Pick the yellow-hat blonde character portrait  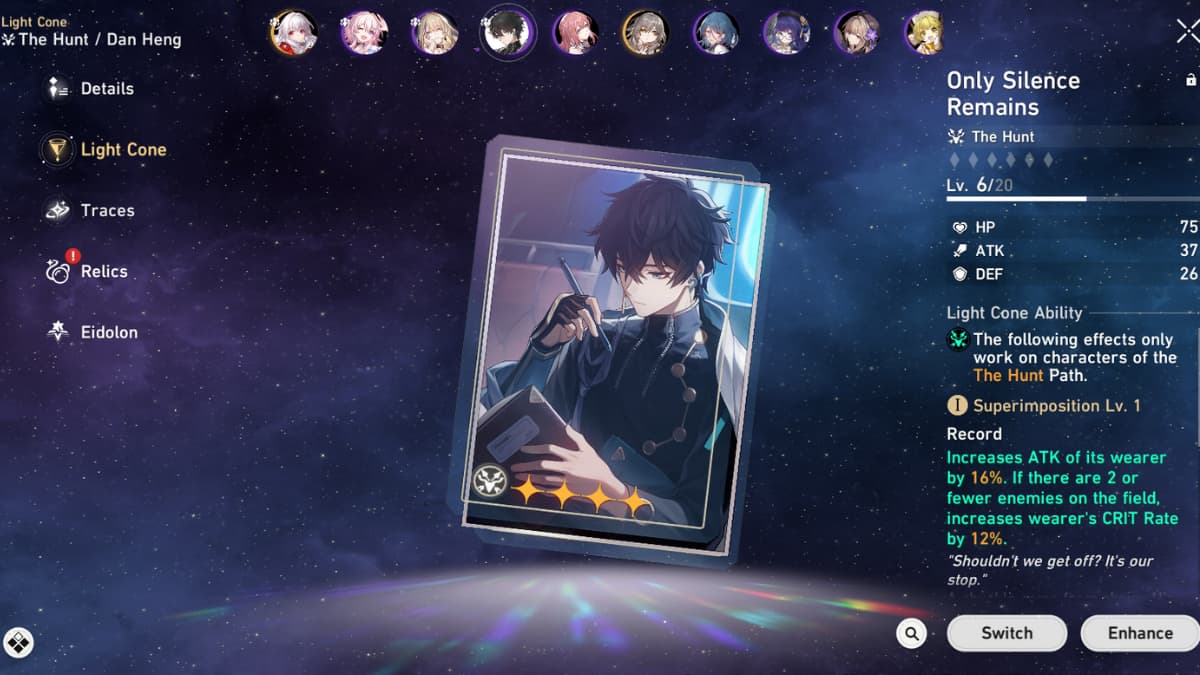point(926,33)
